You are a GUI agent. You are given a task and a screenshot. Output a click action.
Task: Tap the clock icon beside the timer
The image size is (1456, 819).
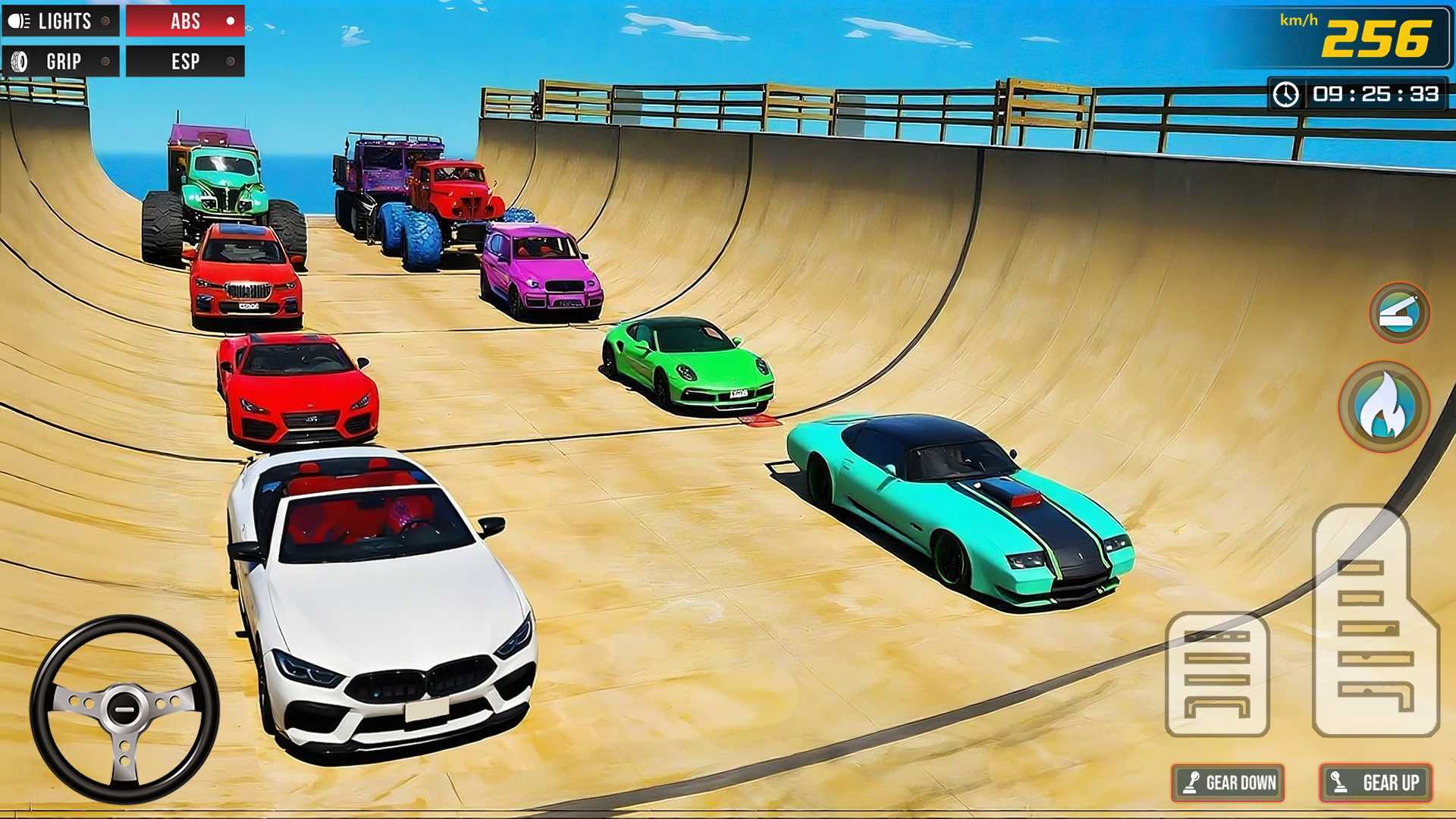[1287, 94]
